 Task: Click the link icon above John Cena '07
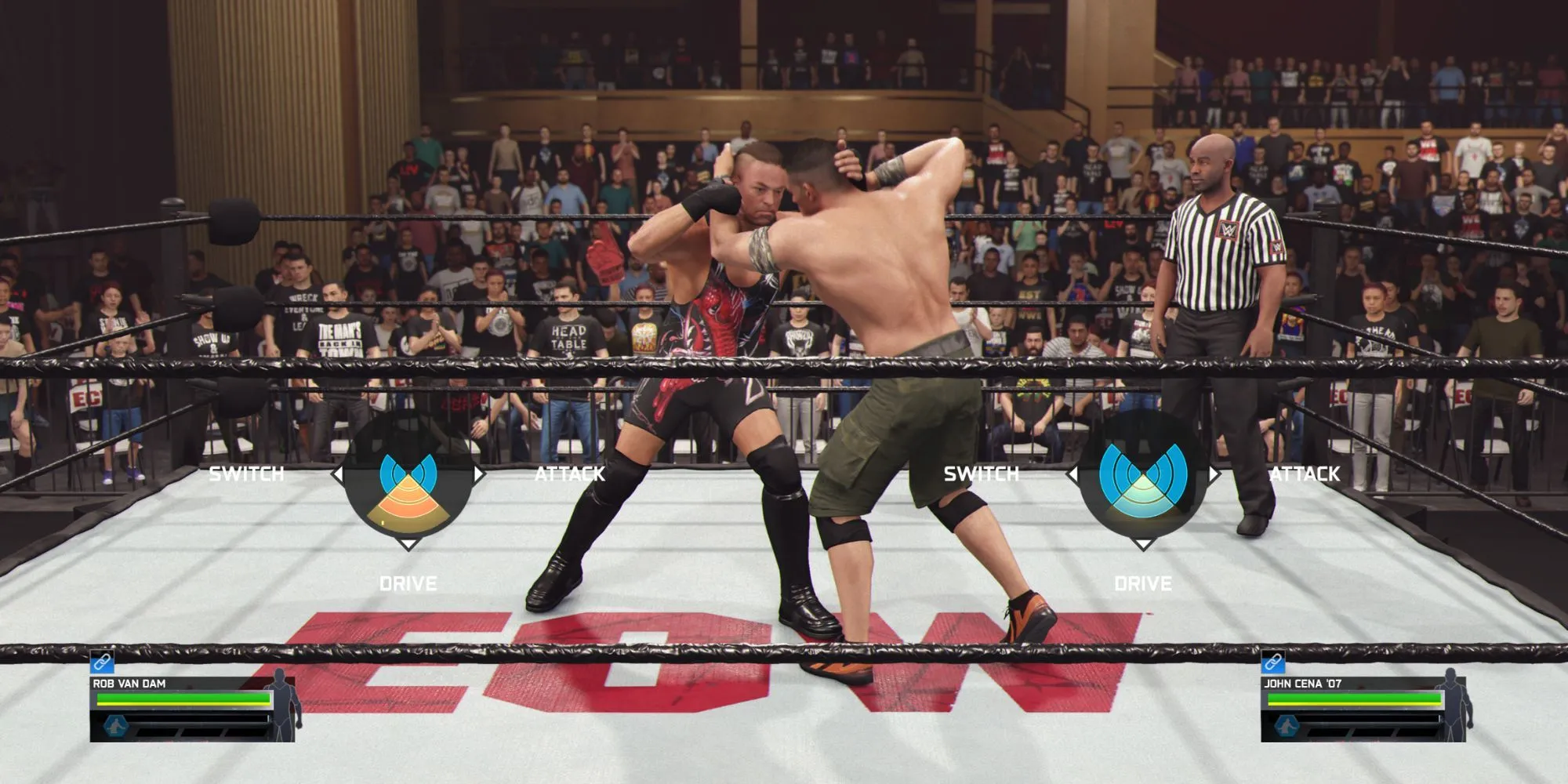1273,662
